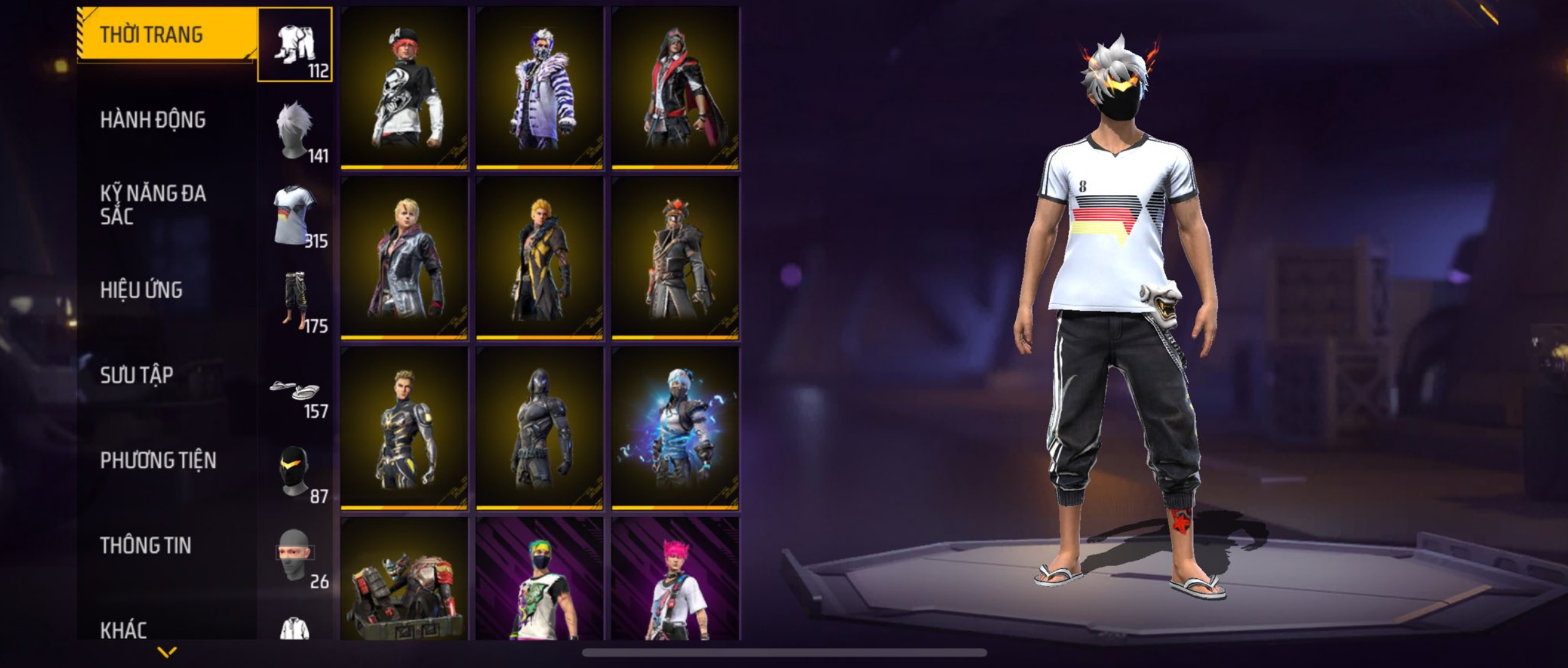Pick the red hooded cape outfit

tap(675, 87)
